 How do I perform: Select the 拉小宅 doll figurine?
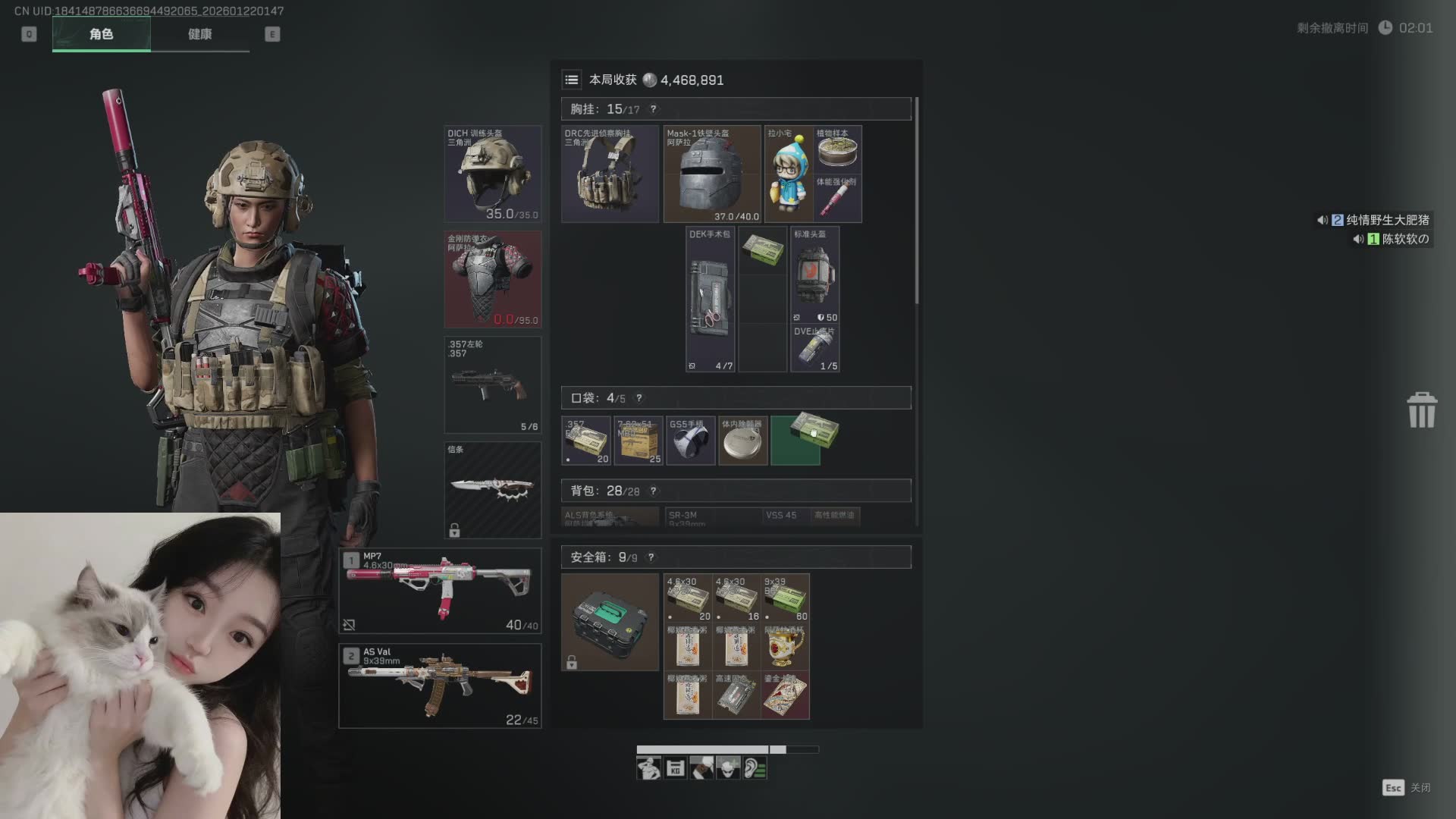(789, 174)
